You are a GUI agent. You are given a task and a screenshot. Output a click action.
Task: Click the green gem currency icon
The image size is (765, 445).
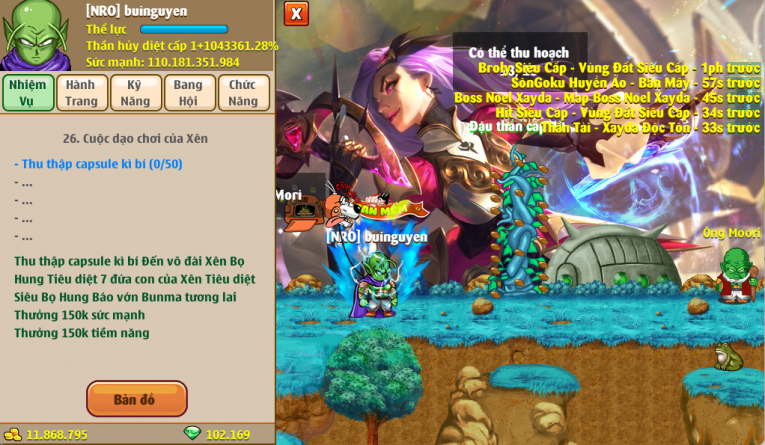tap(192, 434)
